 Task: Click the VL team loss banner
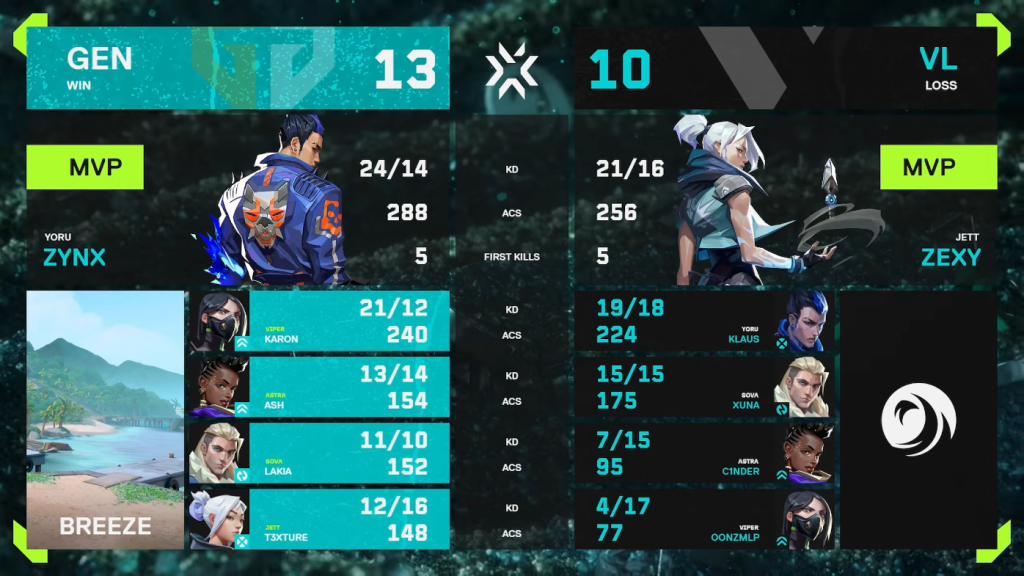(785, 68)
